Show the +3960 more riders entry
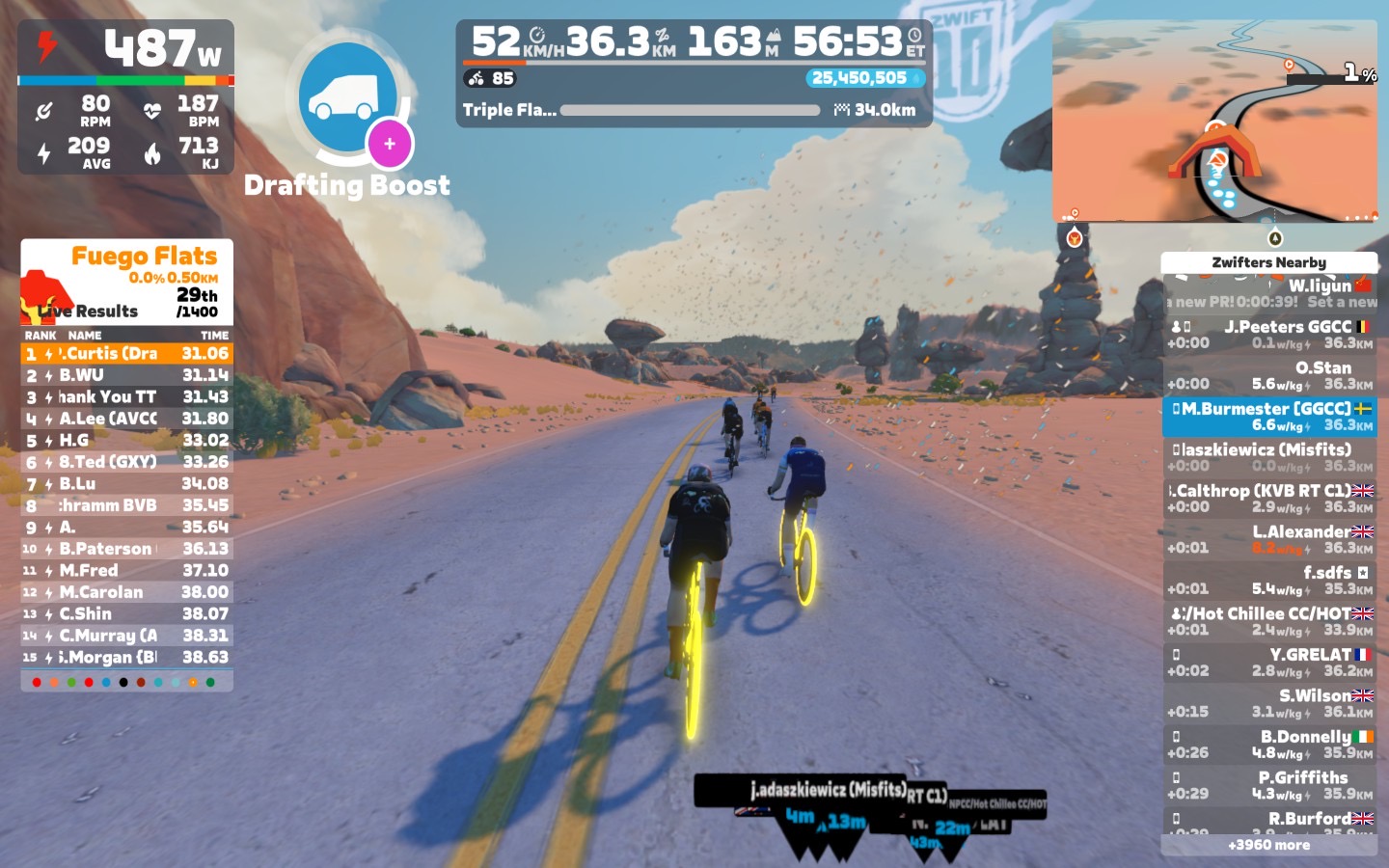Screen dimensions: 1389x868 coord(1268,845)
